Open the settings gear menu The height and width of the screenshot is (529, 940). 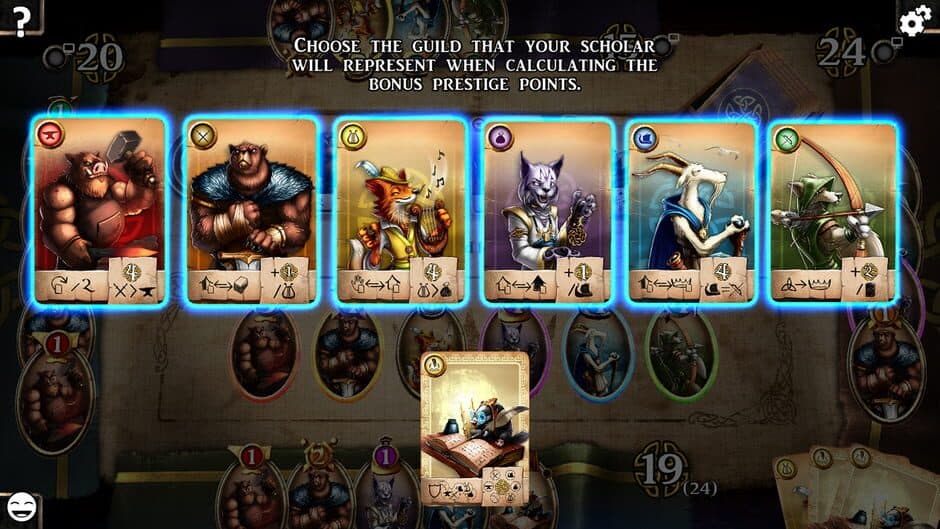coord(915,21)
